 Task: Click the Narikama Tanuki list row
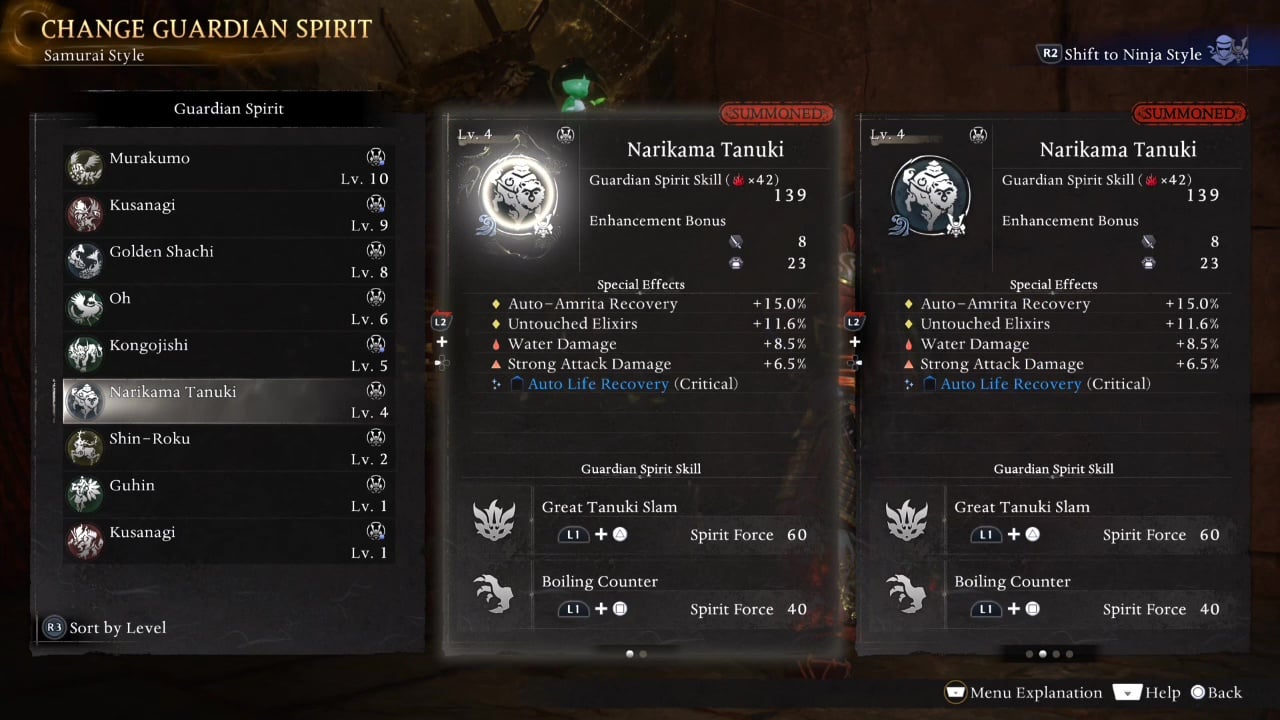tap(228, 401)
